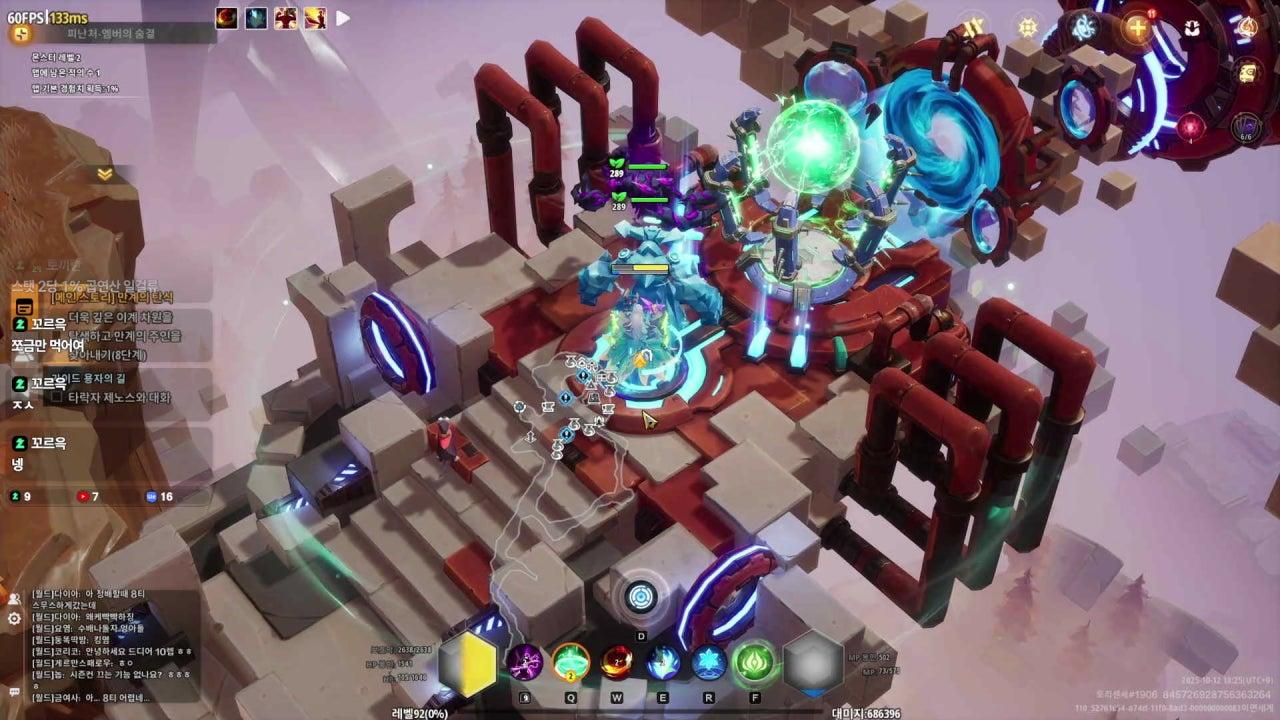Click the orange map icon beside the zone name
1280x720 pixels.
[19, 33]
